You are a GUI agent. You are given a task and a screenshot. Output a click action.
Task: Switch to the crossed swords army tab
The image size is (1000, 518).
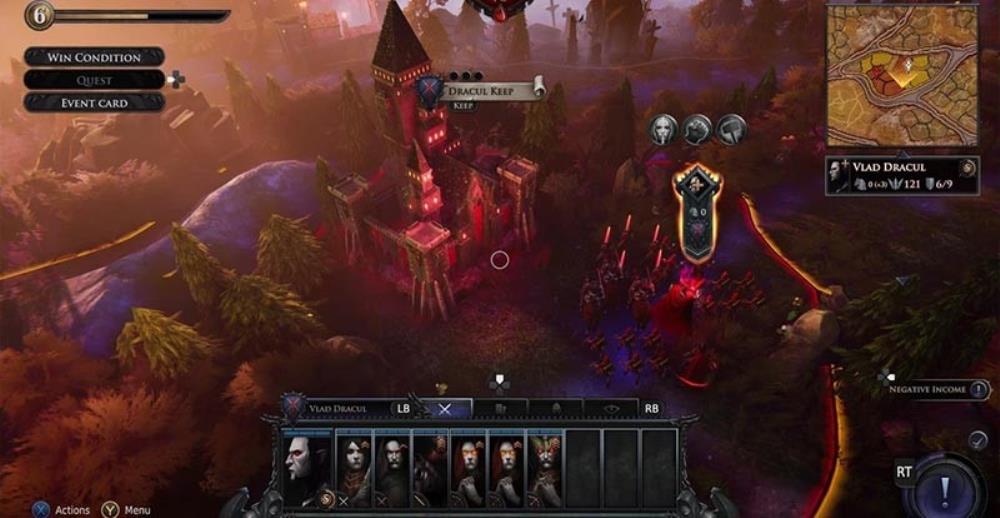click(446, 408)
